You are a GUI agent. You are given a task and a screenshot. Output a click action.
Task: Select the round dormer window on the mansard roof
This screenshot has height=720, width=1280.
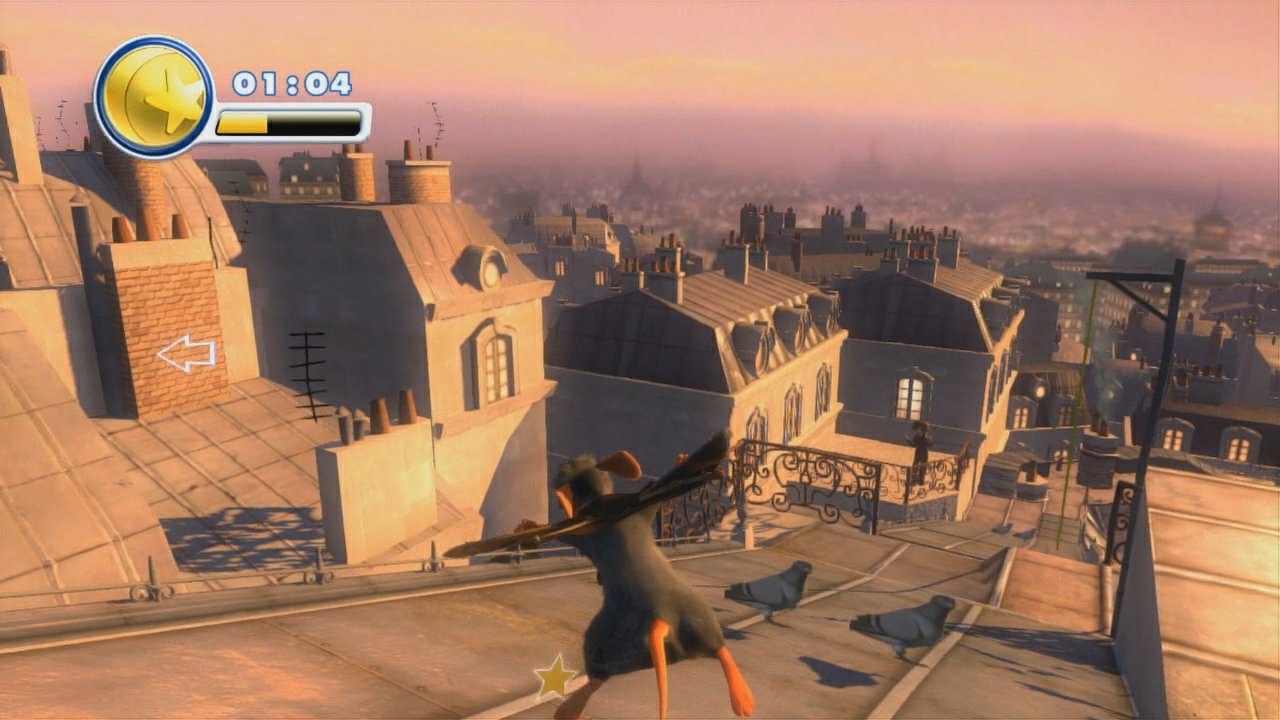[490, 270]
